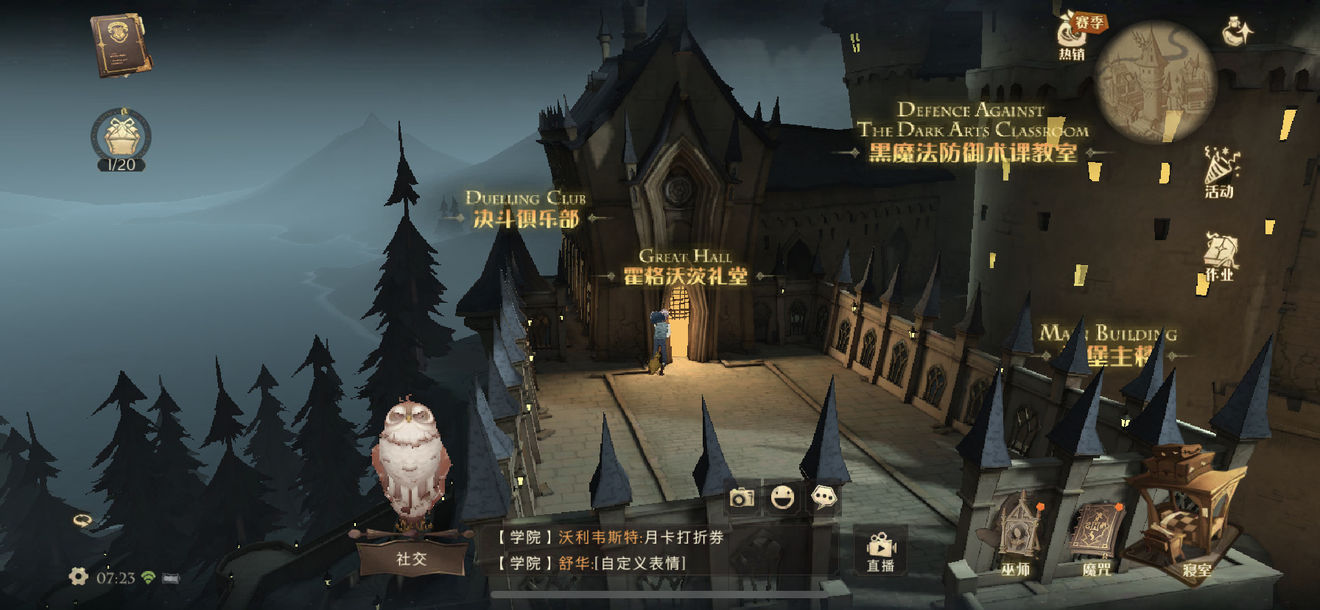The width and height of the screenshot is (1320, 610).
Task: Open settings with the gear icon
Action: pos(78,576)
